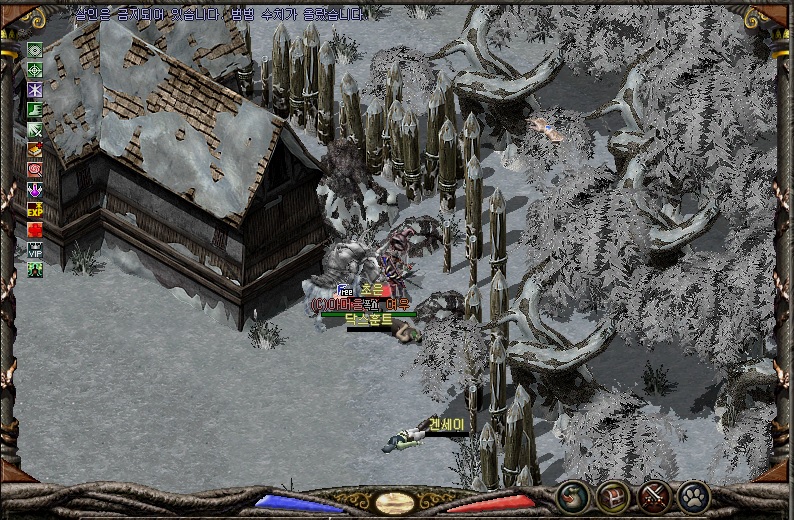Open the paw print pet button
Screen dimensions: 794x520
point(693,495)
